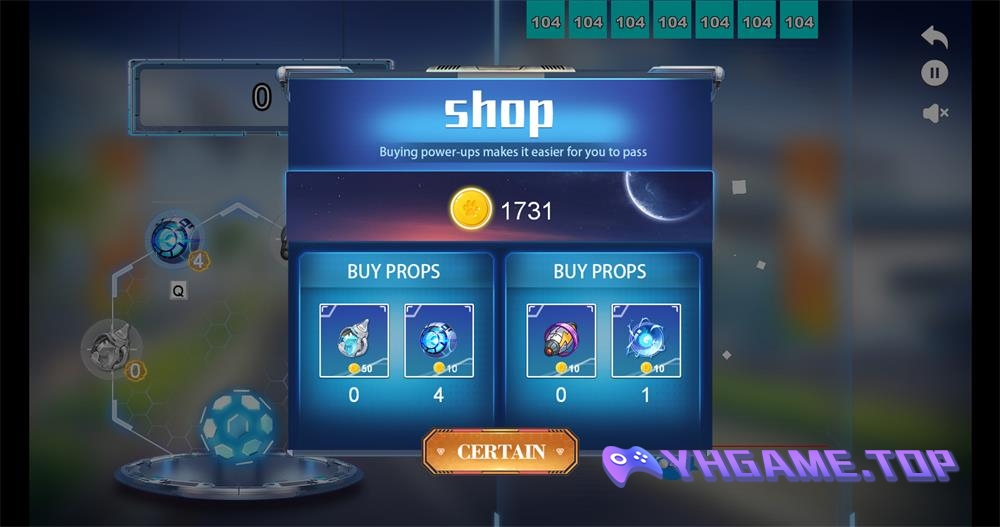Purchase the blue energy orb prop
The image size is (1000, 527).
coord(646,340)
